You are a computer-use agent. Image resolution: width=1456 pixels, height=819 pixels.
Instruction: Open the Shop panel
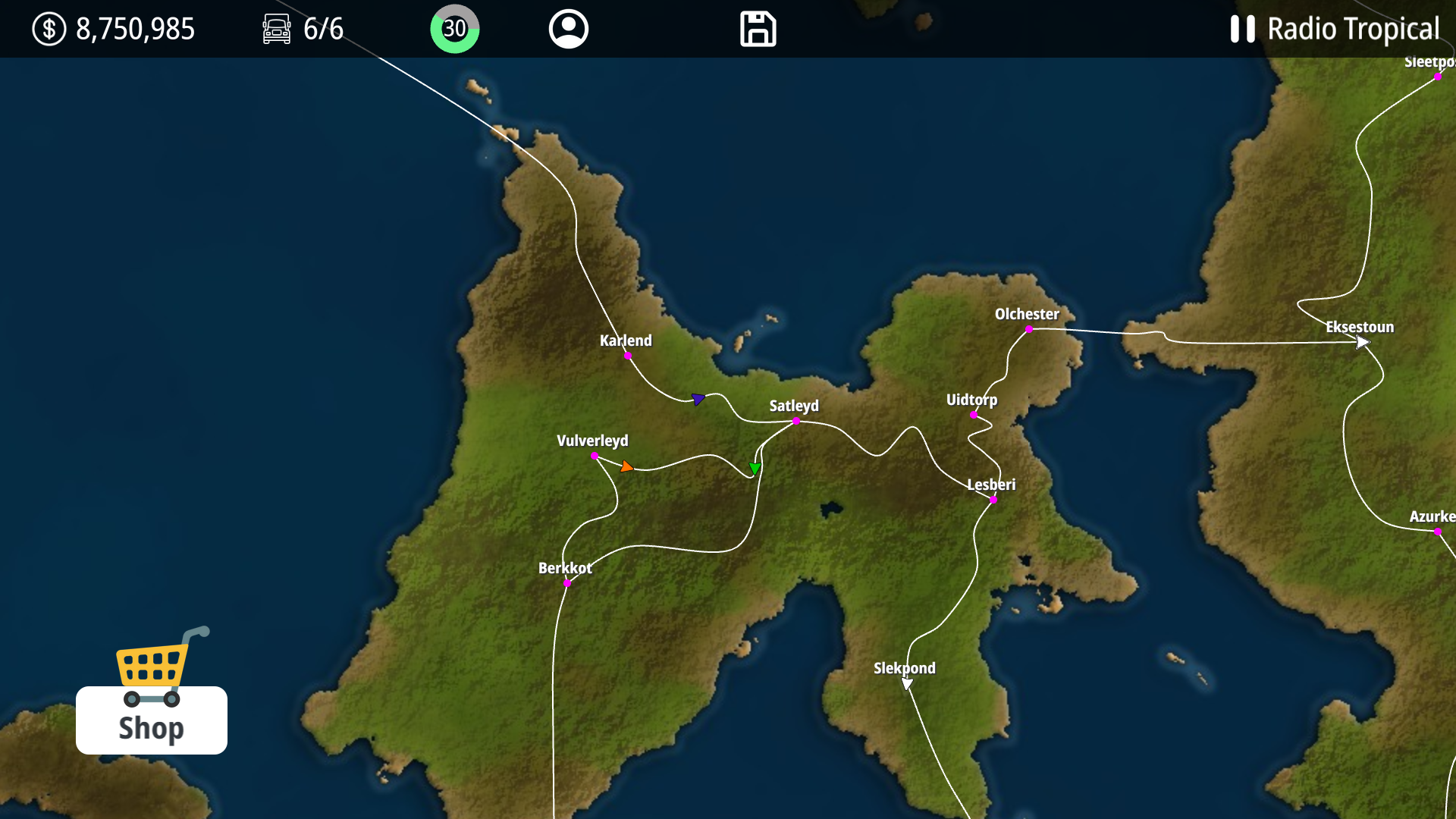coord(151,729)
